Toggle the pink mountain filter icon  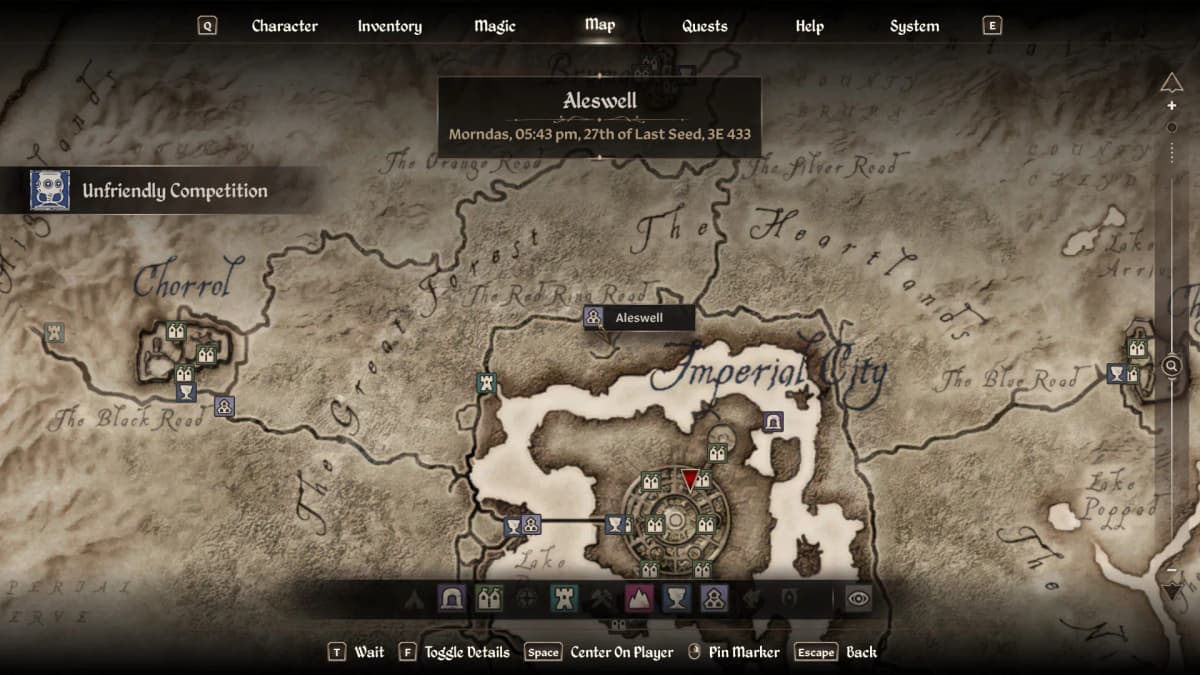[x=638, y=599]
